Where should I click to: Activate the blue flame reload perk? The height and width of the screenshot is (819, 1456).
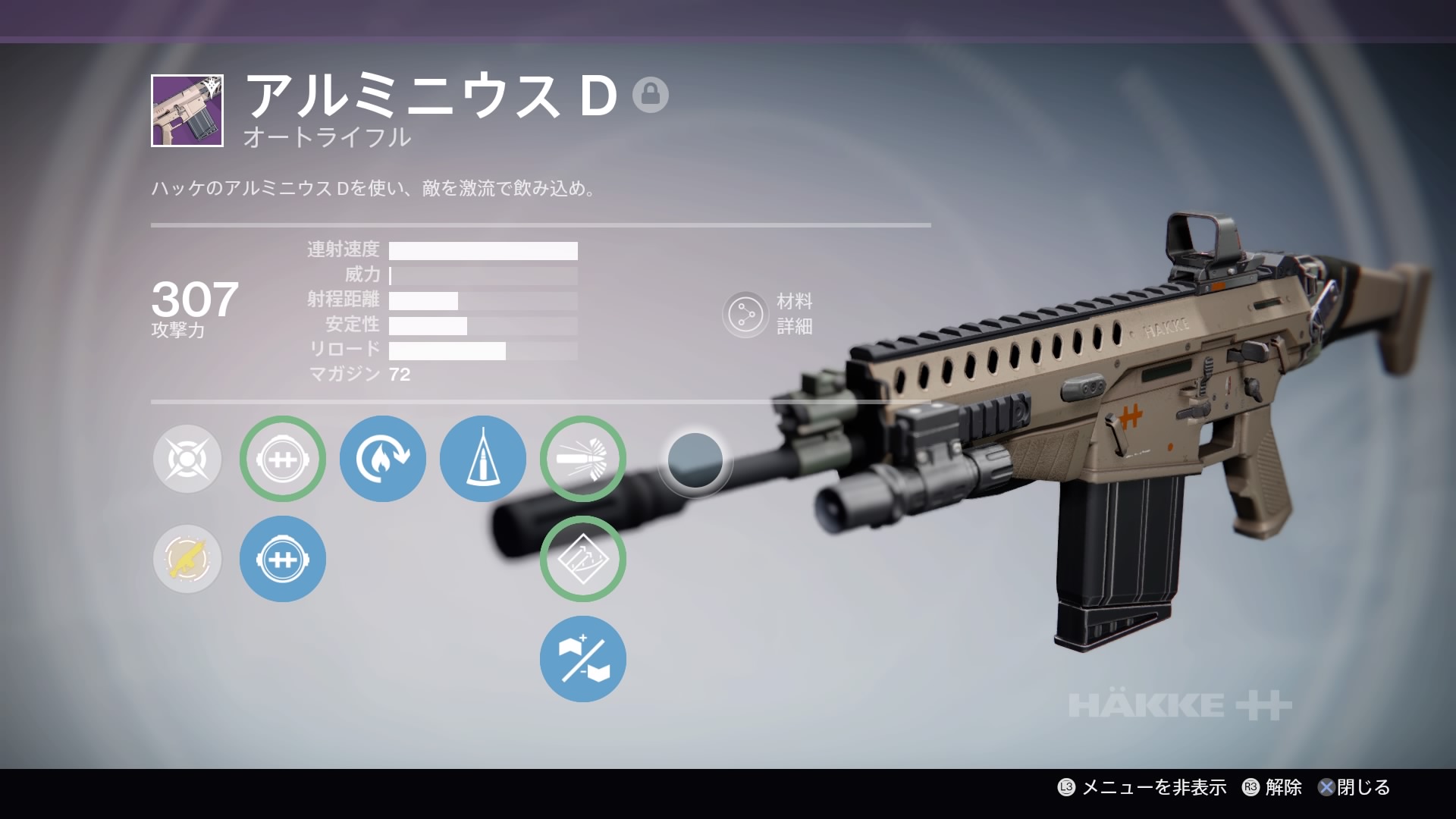pos(383,459)
